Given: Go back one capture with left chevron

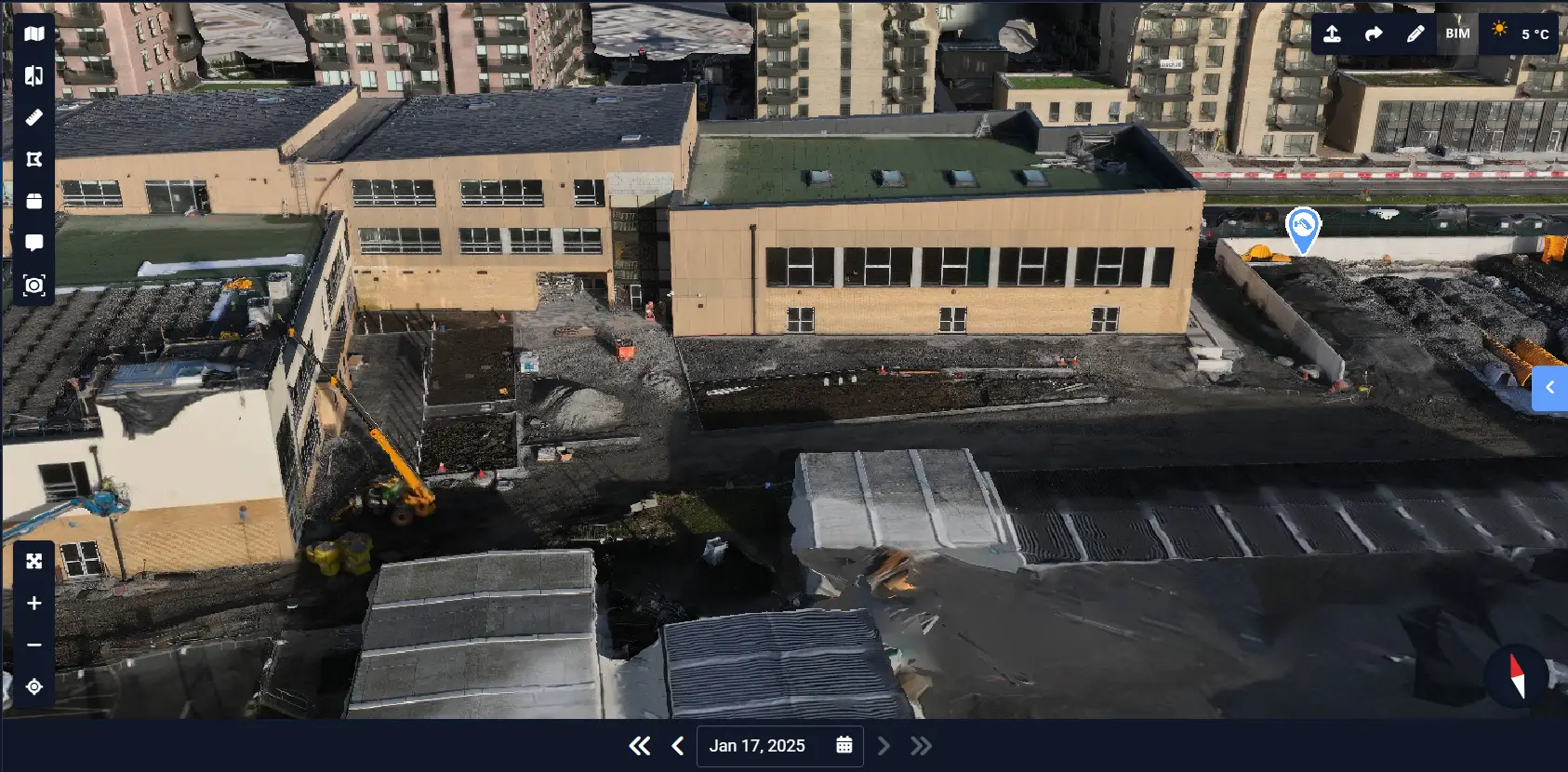Looking at the screenshot, I should click(x=676, y=745).
